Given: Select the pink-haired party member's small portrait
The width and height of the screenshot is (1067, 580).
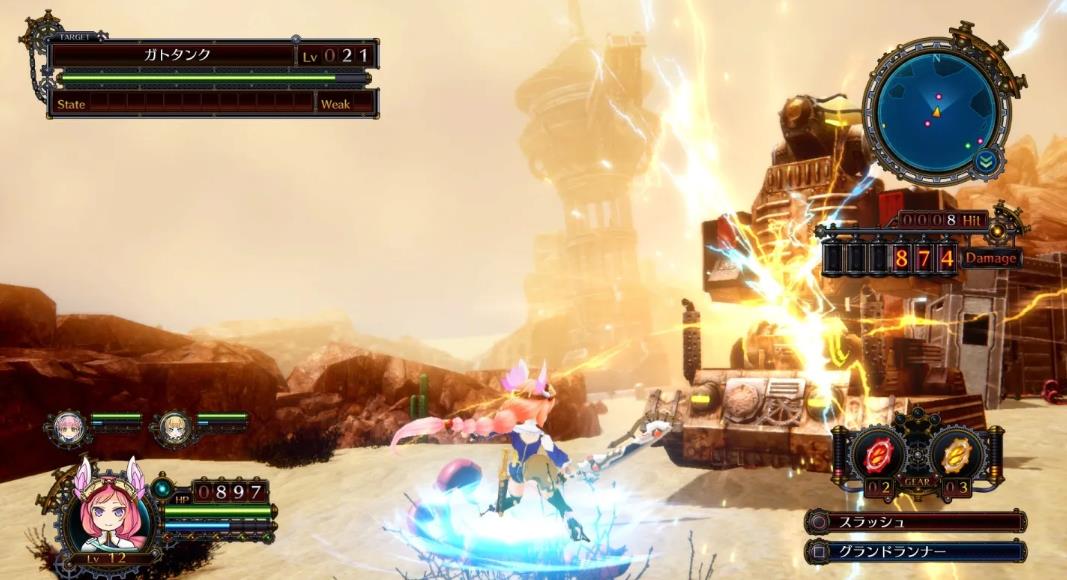Looking at the screenshot, I should point(70,427).
